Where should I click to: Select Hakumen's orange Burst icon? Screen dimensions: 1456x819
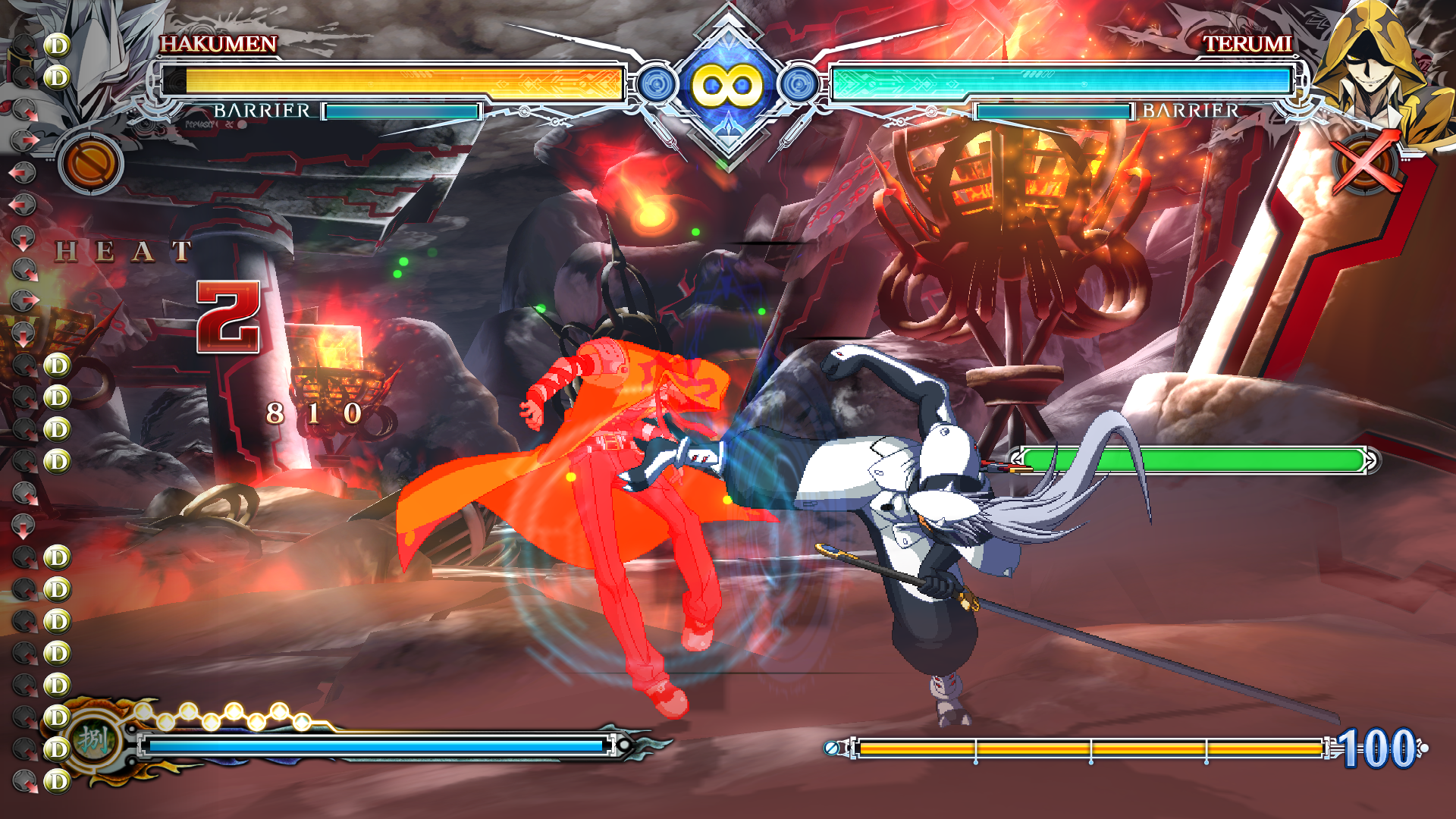[91, 163]
